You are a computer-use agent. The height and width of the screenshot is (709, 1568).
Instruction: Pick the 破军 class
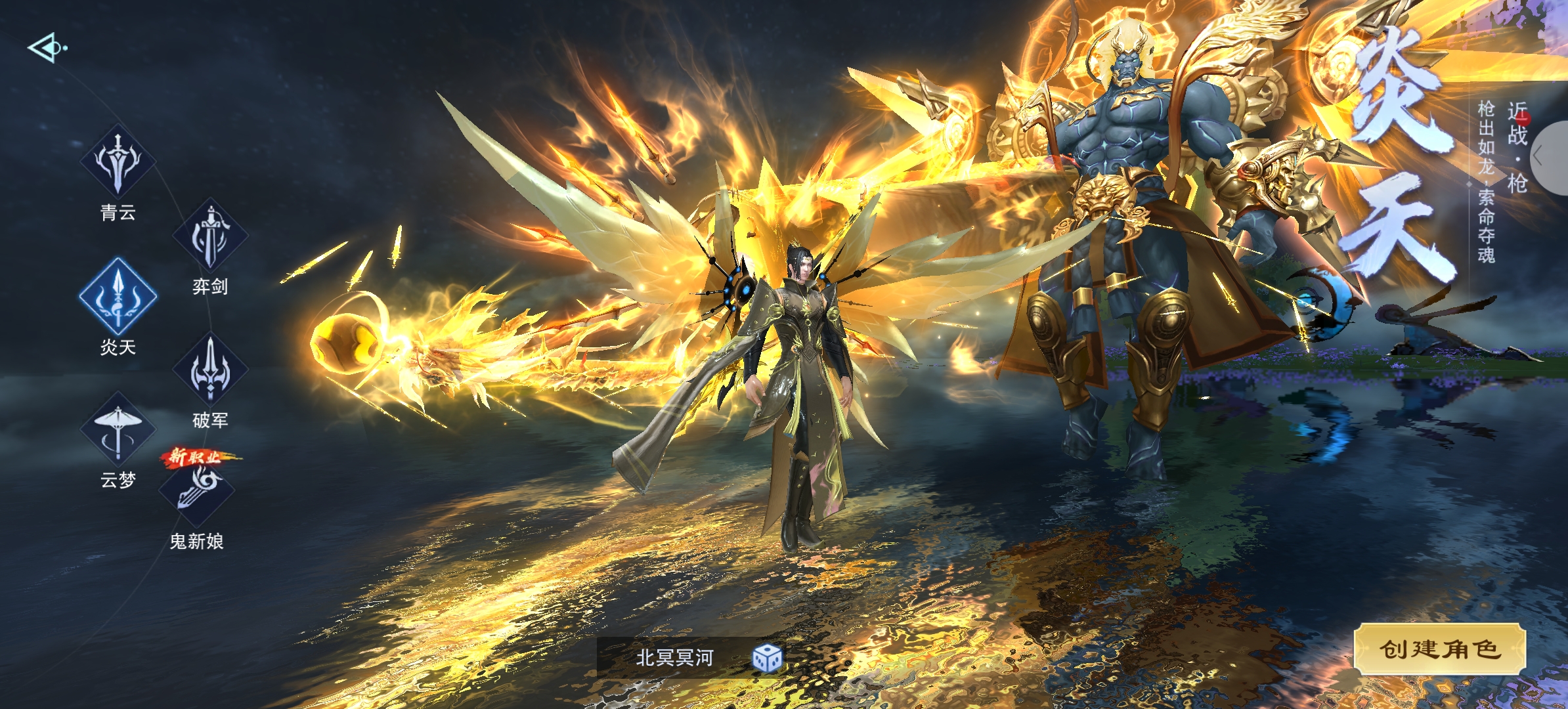pyautogui.click(x=210, y=370)
